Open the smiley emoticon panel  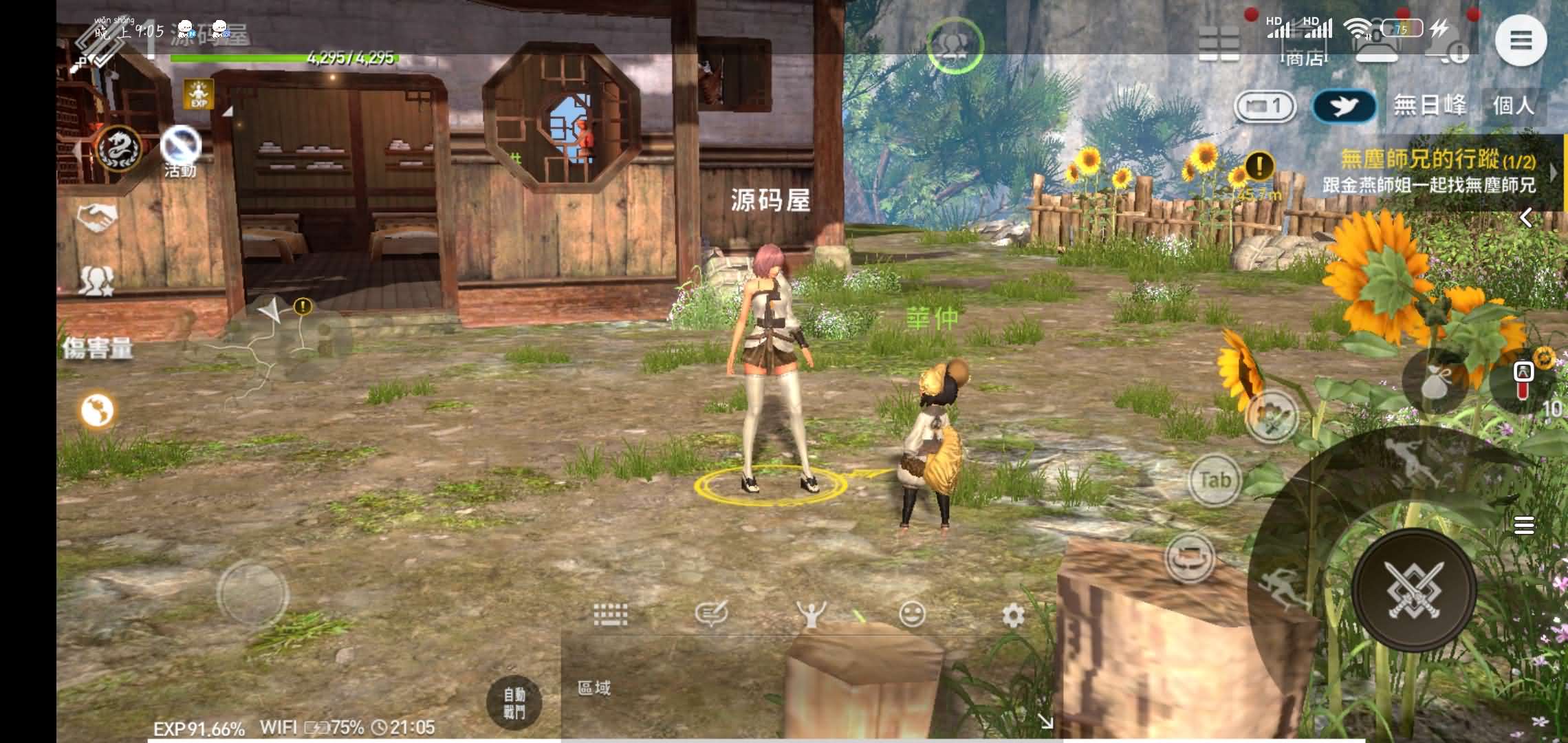[913, 614]
